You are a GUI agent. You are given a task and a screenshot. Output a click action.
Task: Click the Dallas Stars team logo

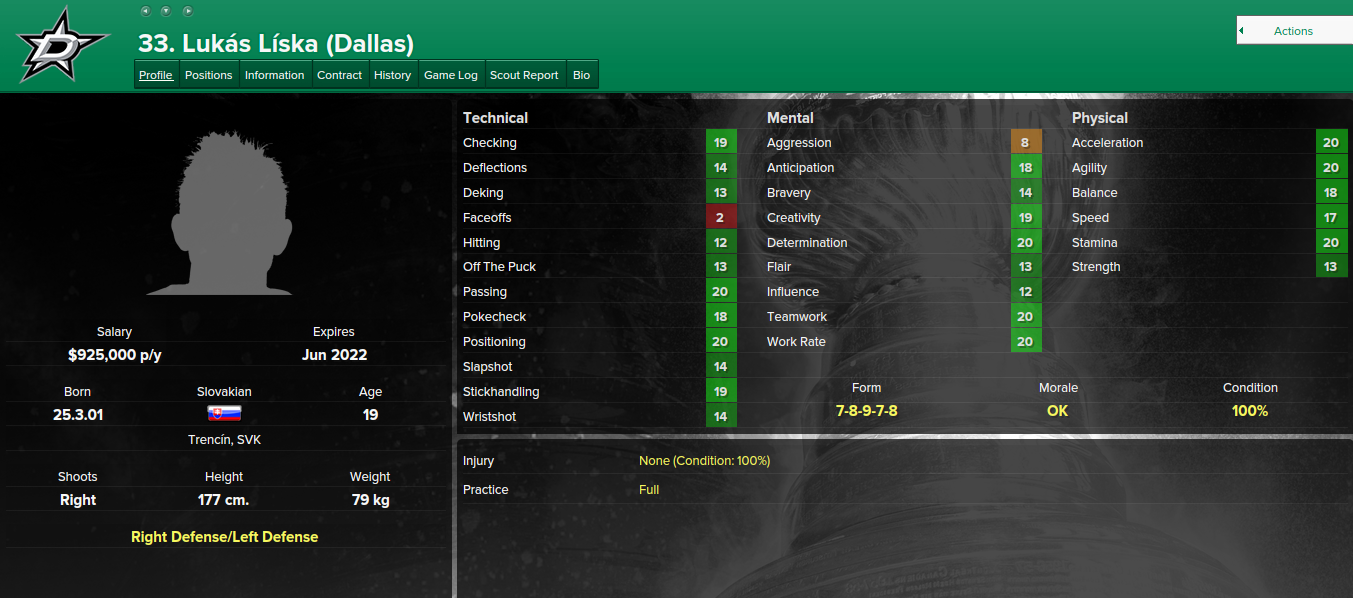(61, 45)
